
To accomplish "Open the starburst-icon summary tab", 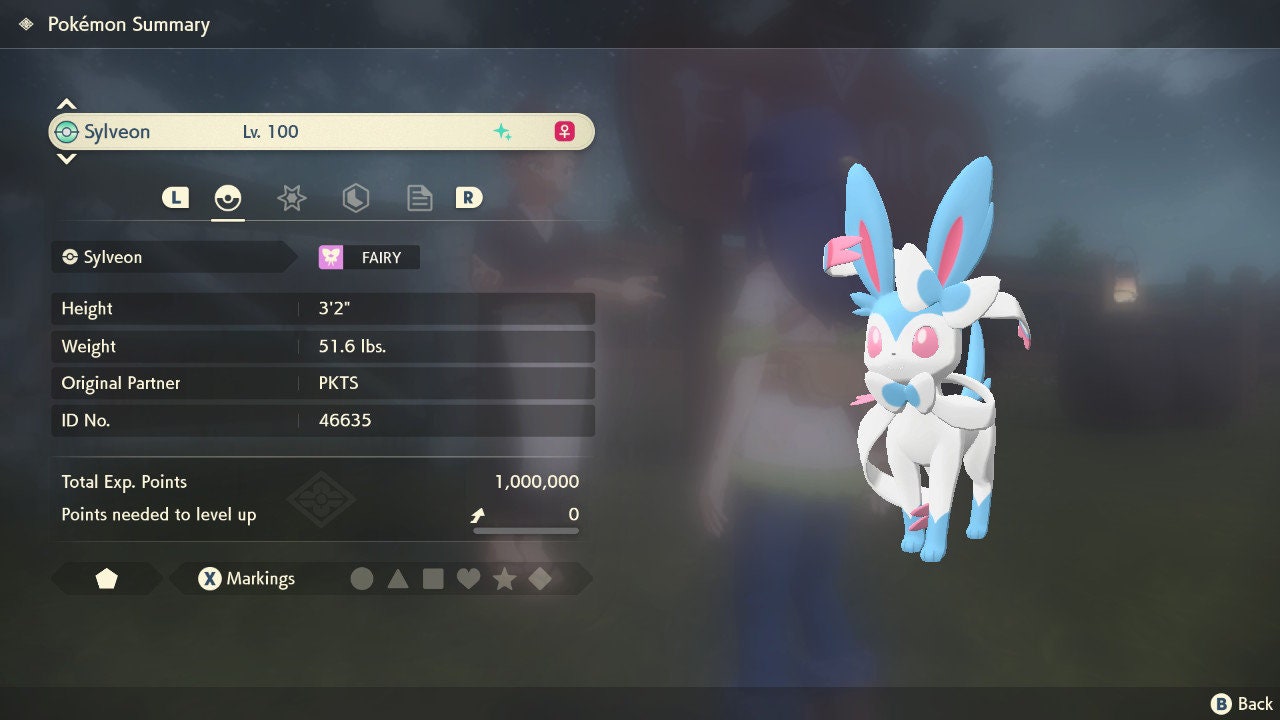I will pos(291,198).
